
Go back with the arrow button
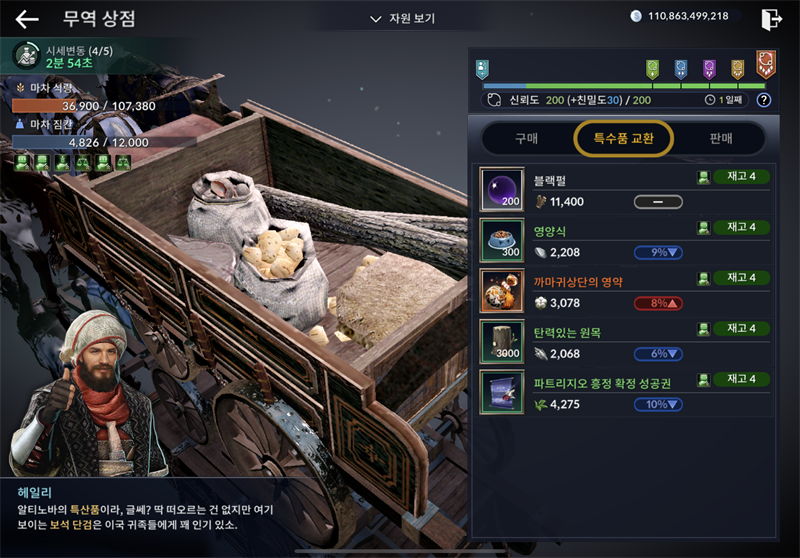tap(27, 19)
